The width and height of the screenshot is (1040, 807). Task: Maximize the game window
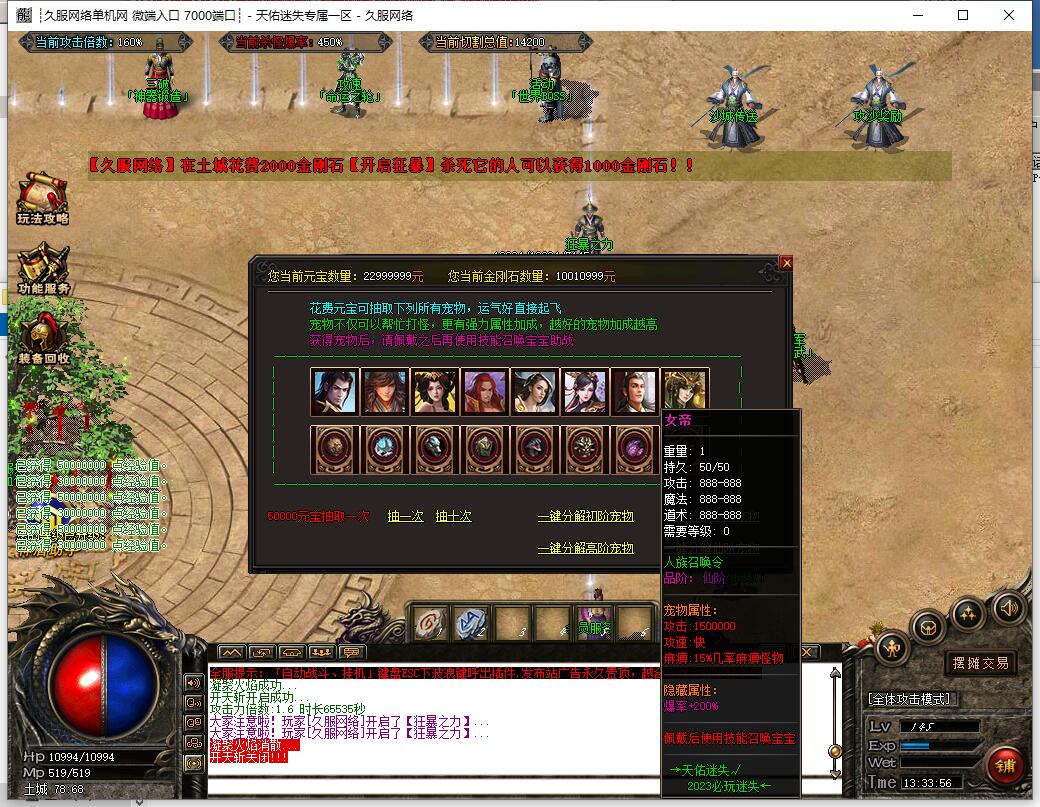click(963, 15)
